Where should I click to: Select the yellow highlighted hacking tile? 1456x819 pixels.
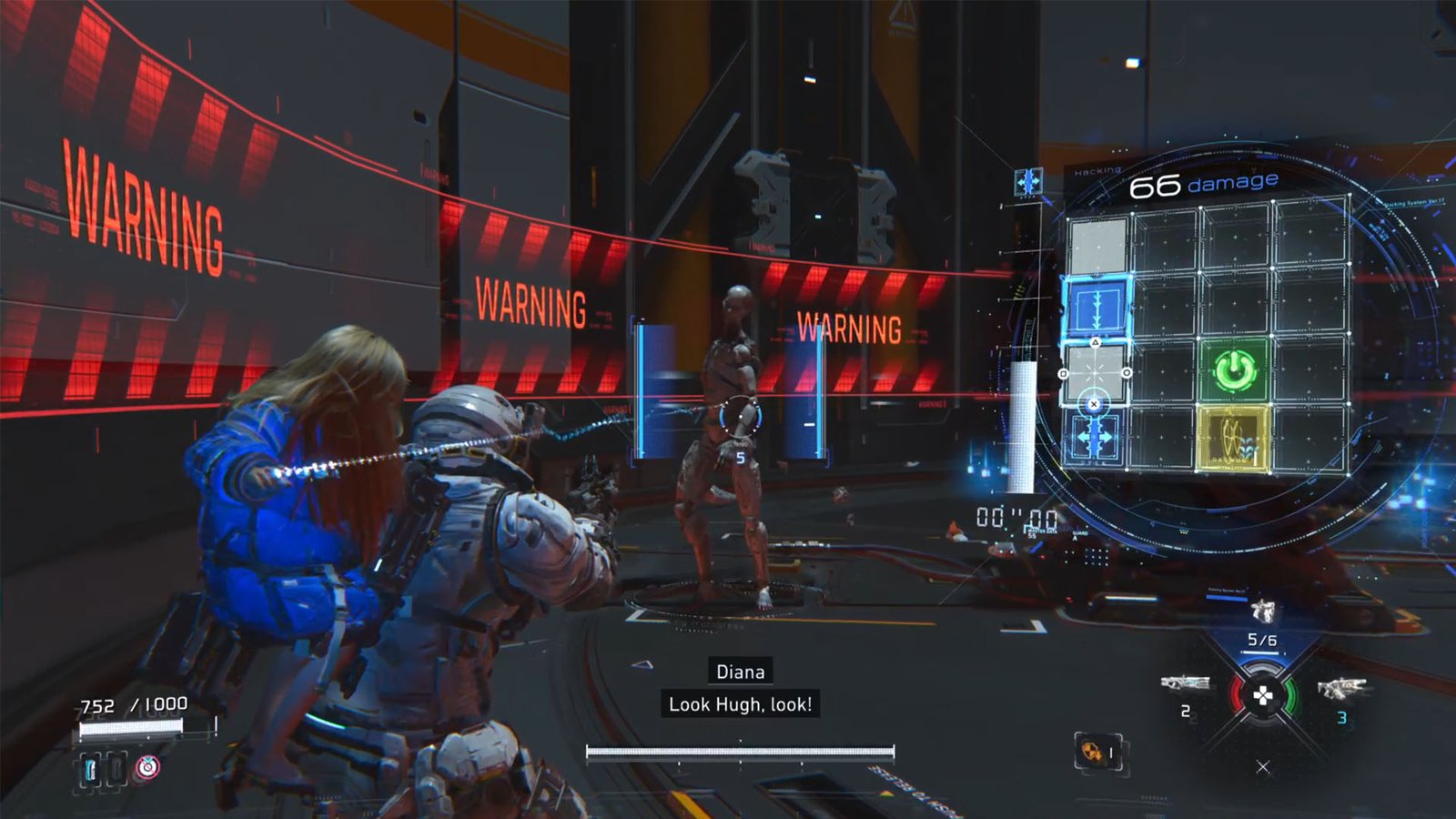(x=1232, y=438)
